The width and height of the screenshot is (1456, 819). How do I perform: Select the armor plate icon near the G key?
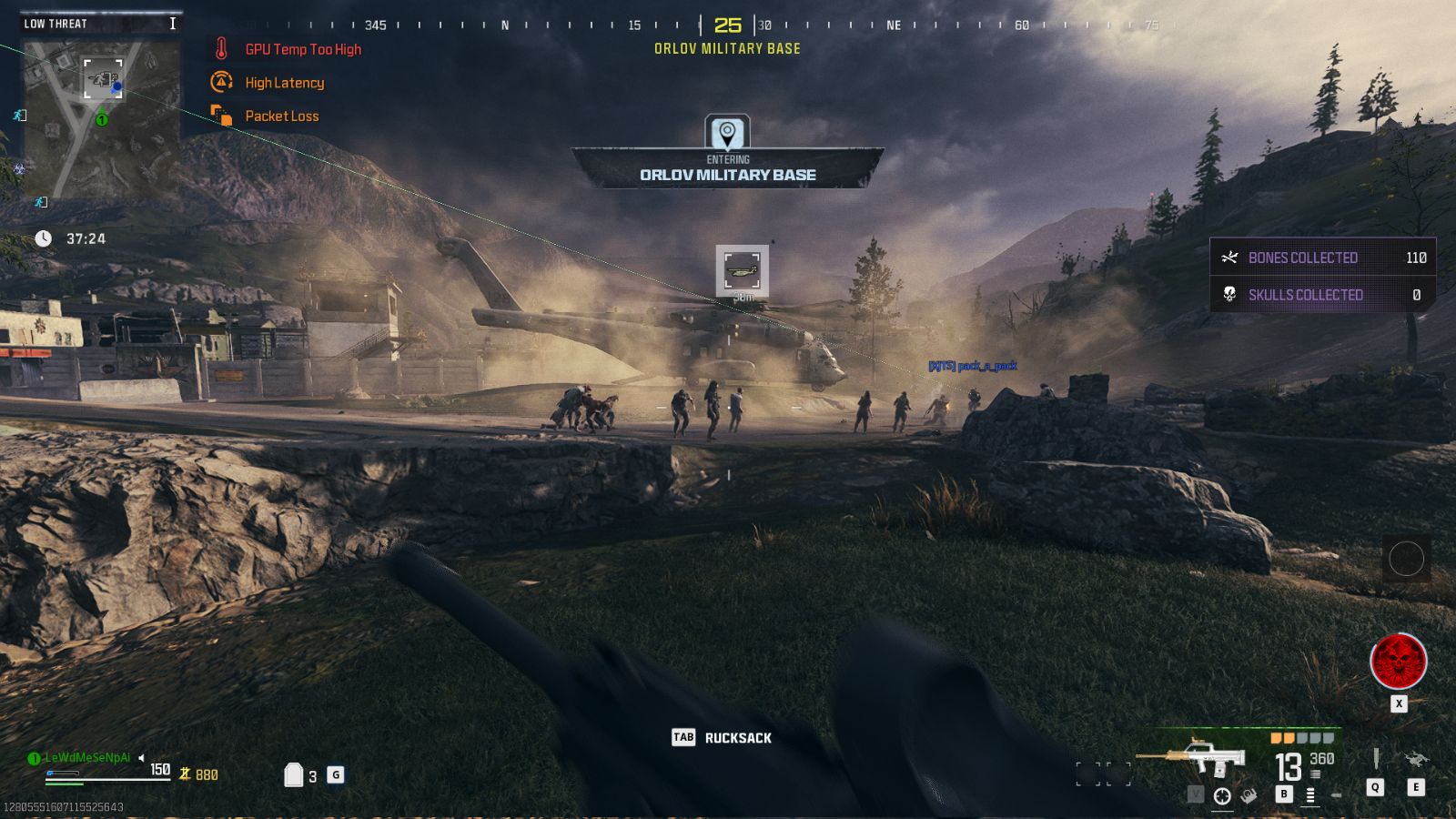click(x=294, y=773)
